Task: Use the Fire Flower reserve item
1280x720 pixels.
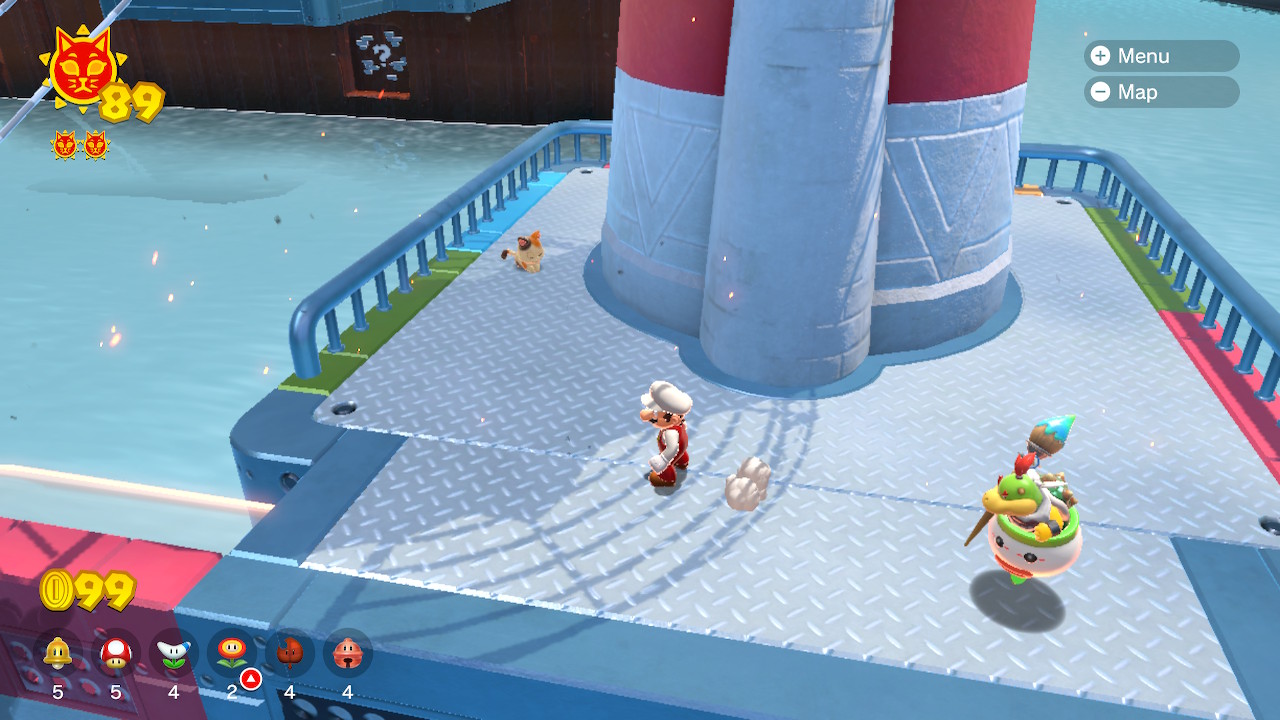Action: 232,654
